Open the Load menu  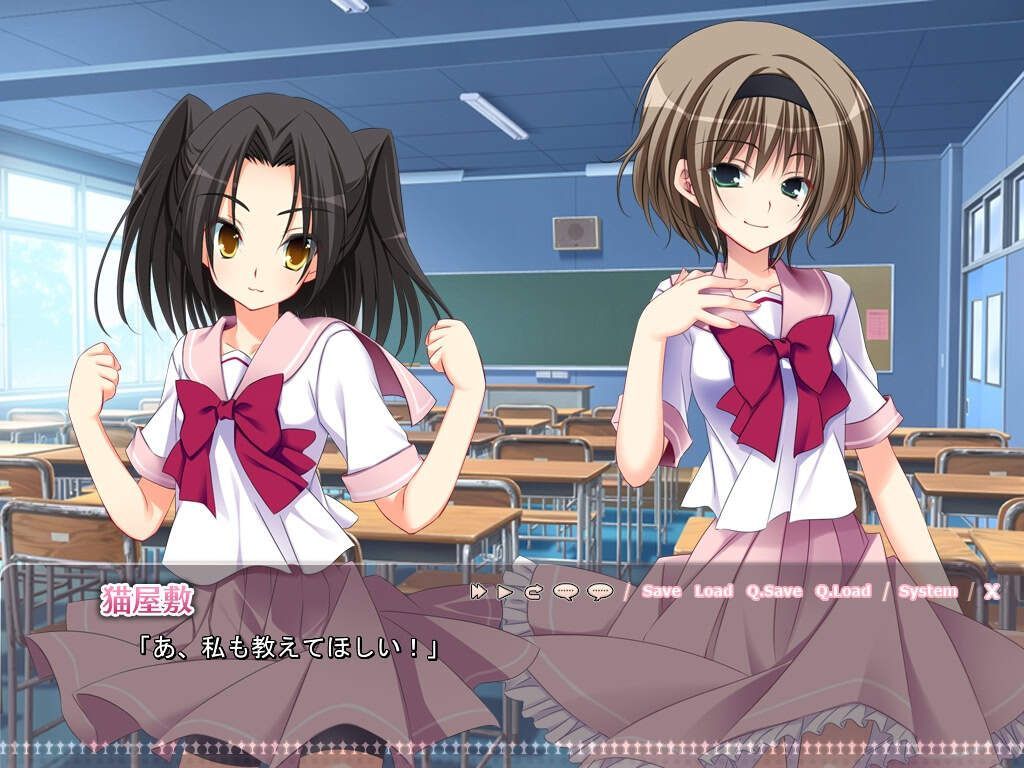(713, 591)
